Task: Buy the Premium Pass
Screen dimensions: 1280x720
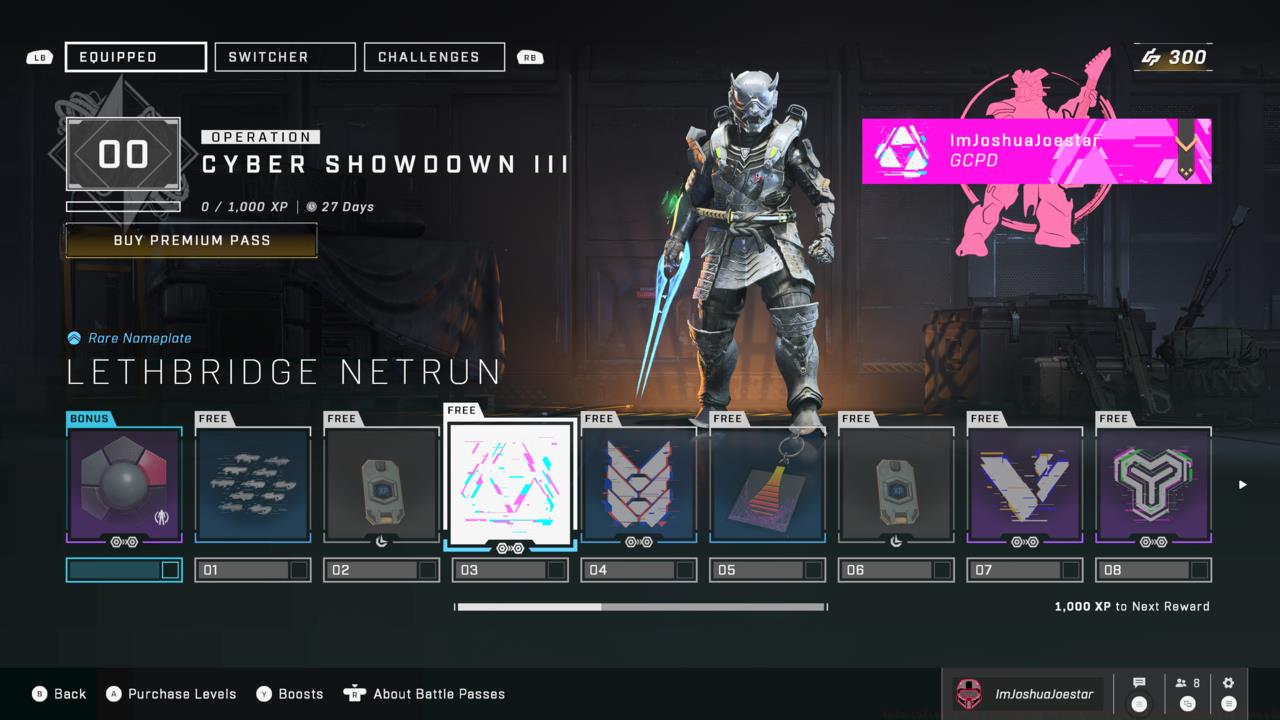Action: pos(191,240)
